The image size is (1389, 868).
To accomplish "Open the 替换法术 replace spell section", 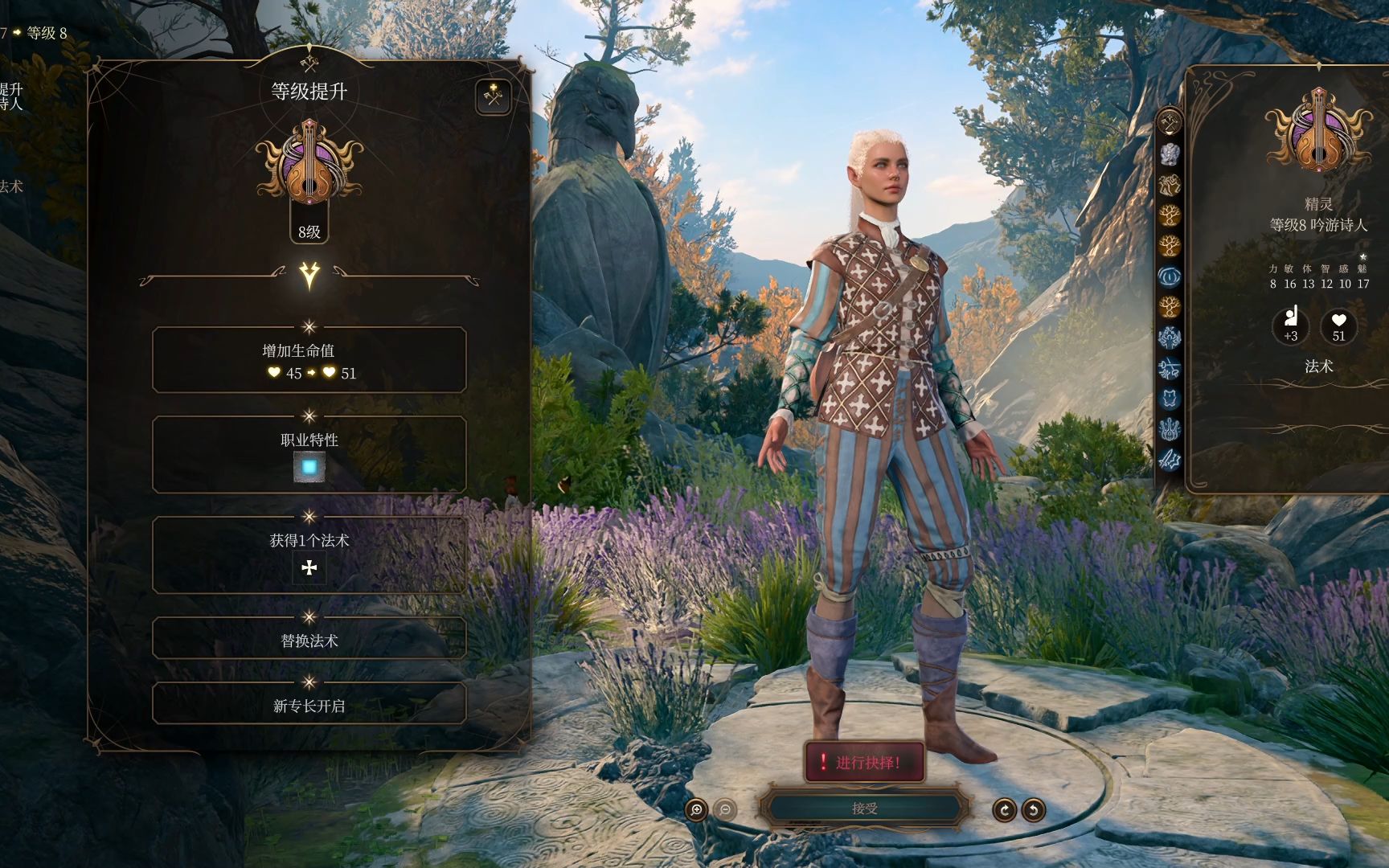I will 309,640.
